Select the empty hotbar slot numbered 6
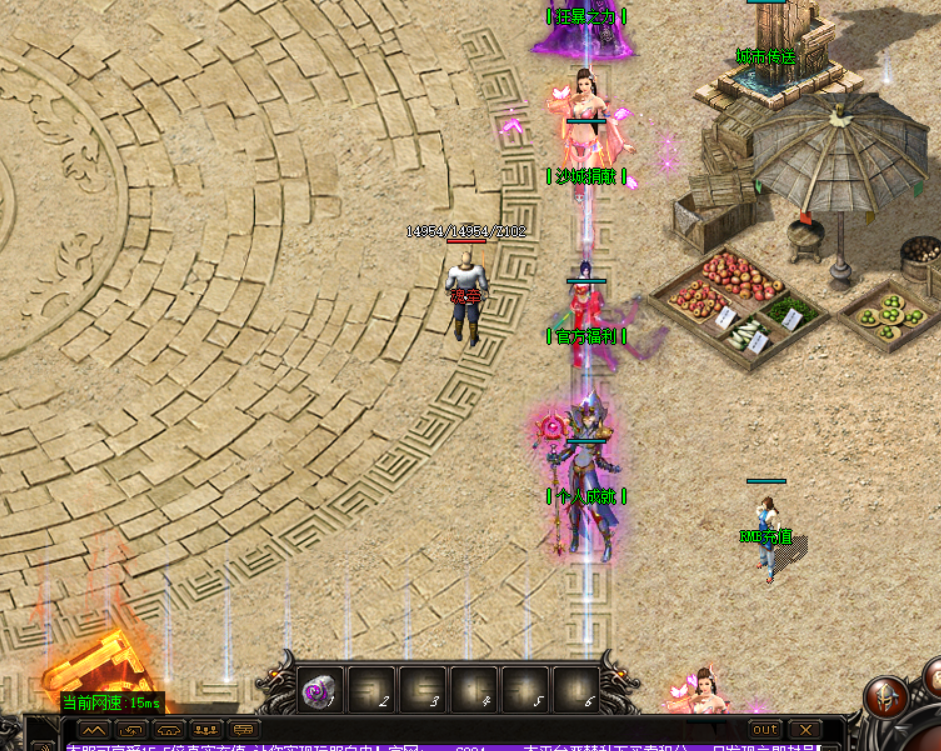941x751 pixels. coord(576,690)
